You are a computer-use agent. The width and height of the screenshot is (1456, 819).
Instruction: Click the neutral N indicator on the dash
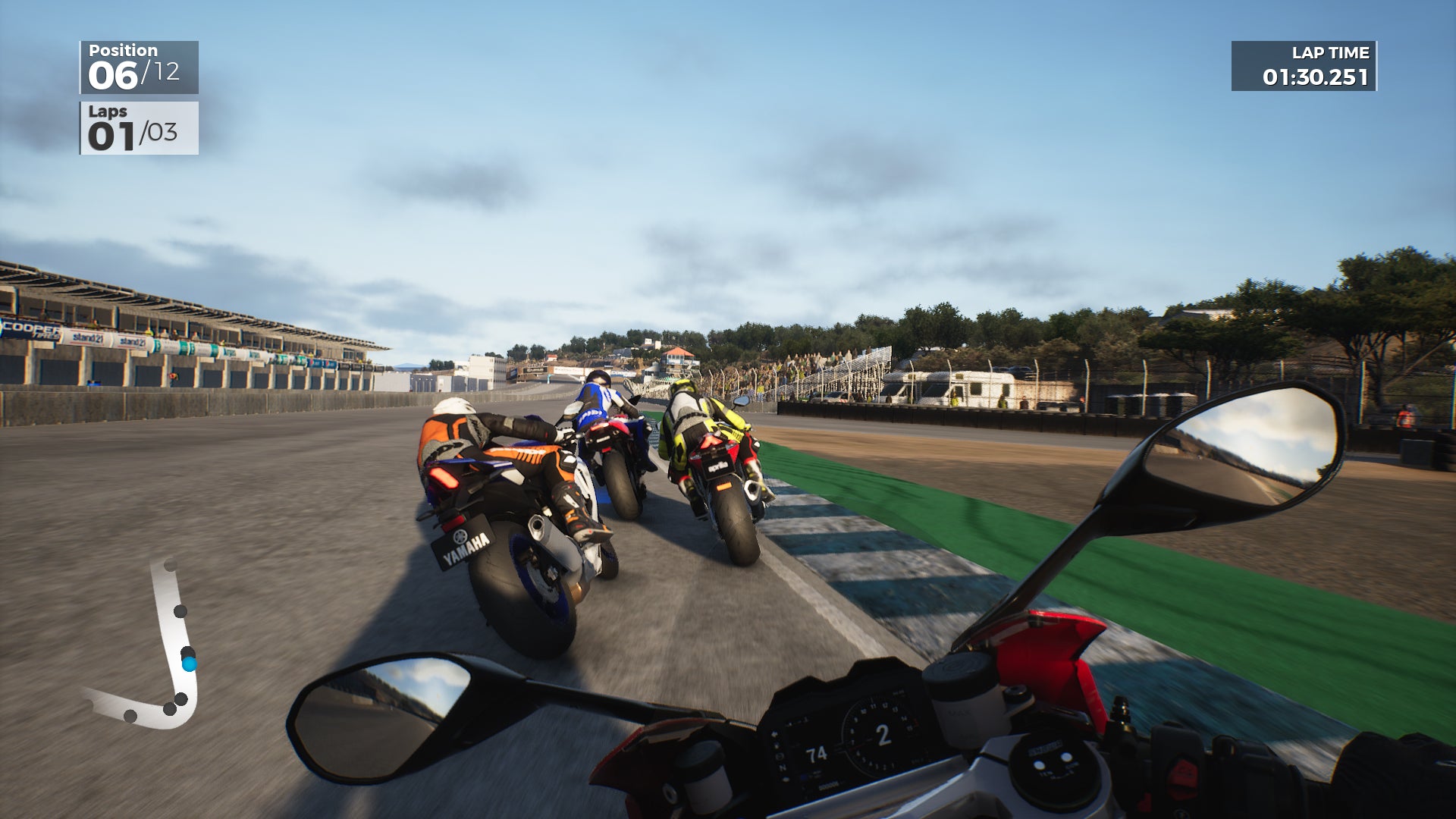coord(783,767)
